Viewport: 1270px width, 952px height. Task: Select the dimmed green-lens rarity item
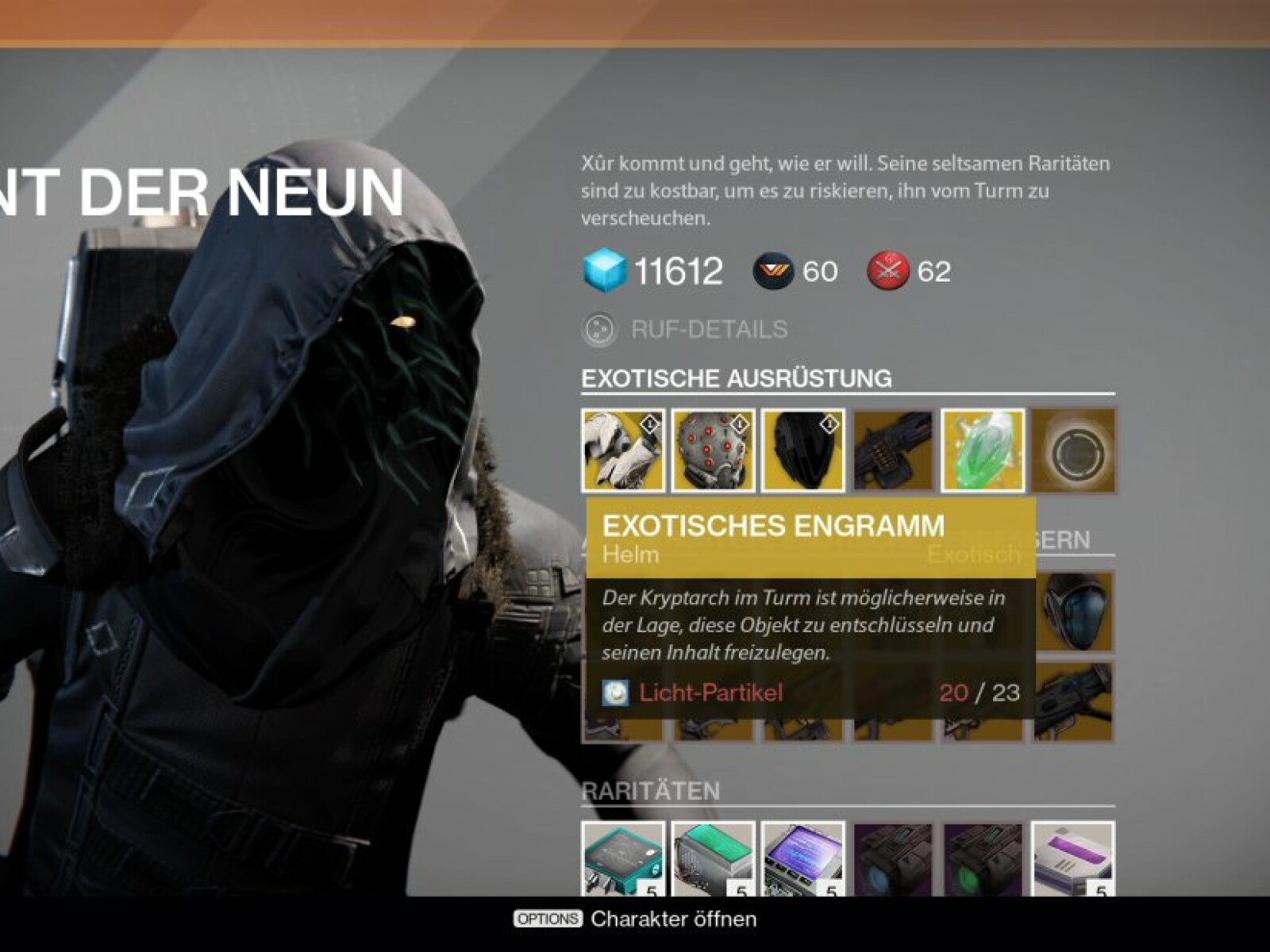983,860
